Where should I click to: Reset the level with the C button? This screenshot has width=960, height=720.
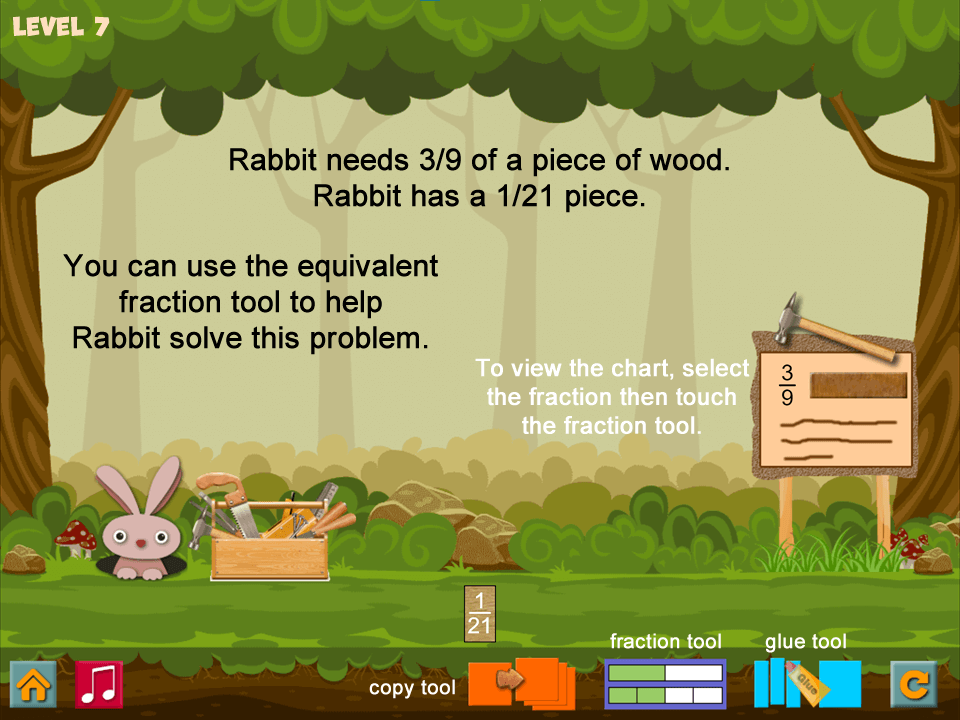914,685
